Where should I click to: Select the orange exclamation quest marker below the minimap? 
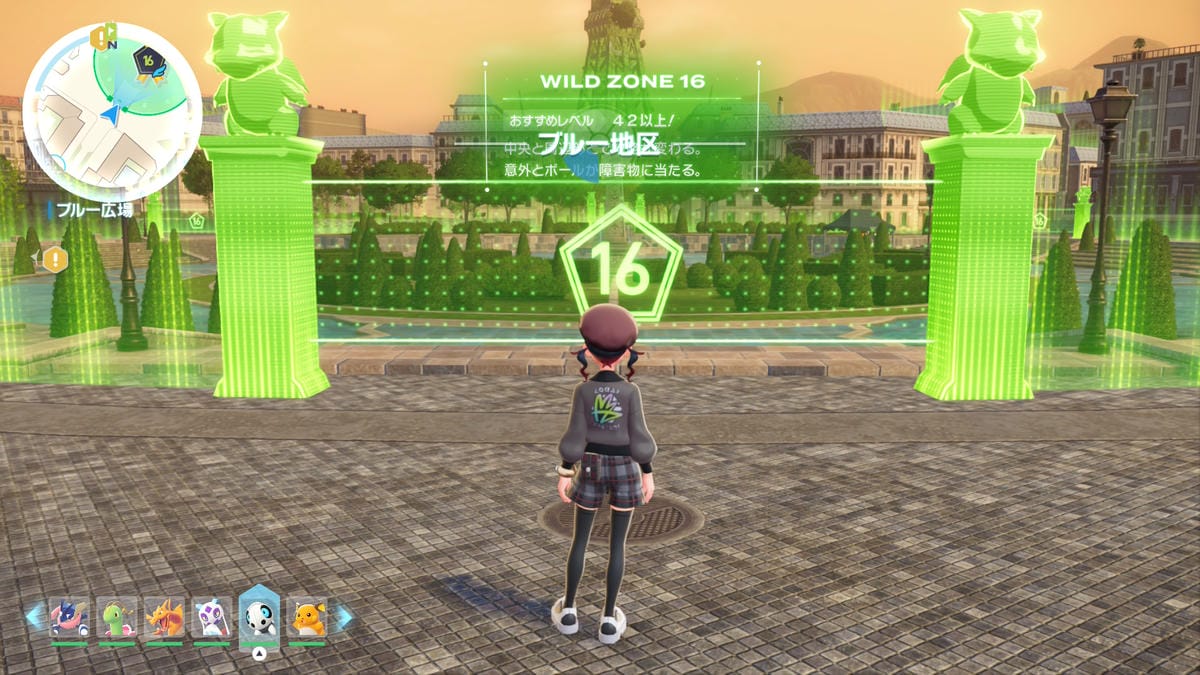[53, 260]
